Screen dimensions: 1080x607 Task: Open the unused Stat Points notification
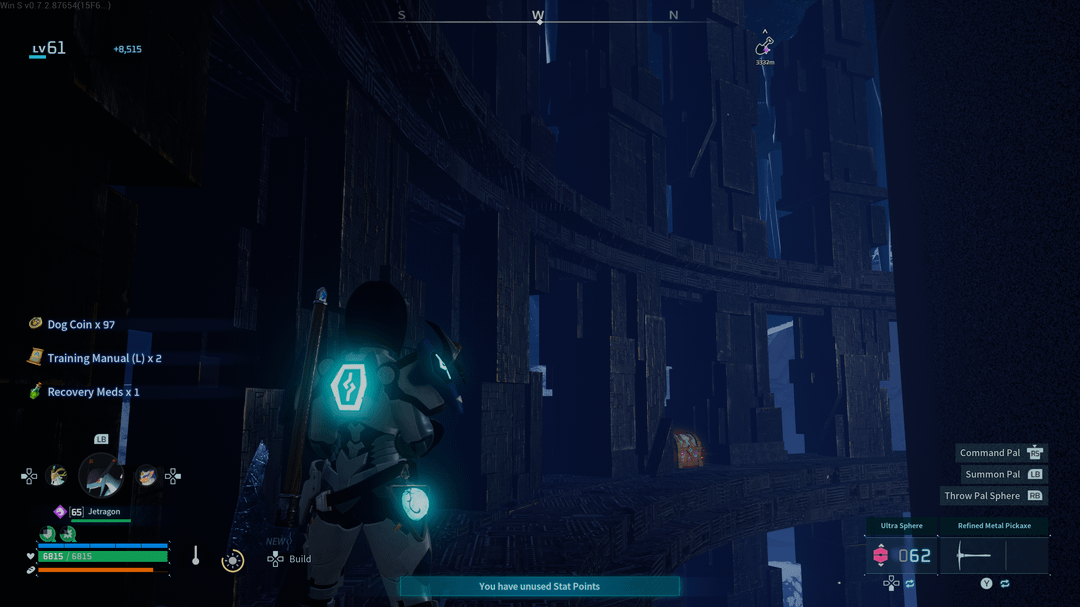point(539,586)
